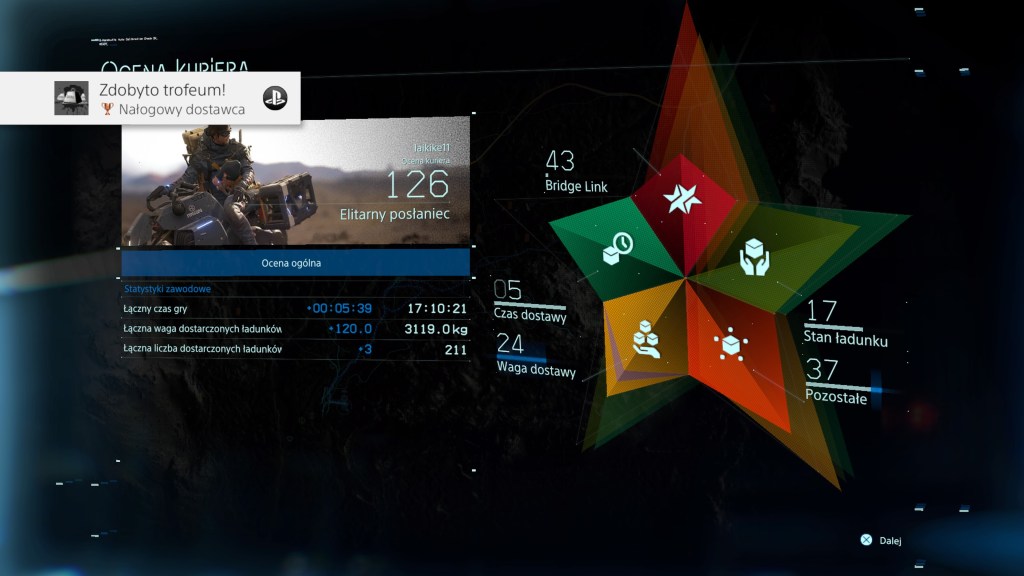Choose the miscellaneous cube icon on star
The width and height of the screenshot is (1024, 576).
pyautogui.click(x=731, y=343)
